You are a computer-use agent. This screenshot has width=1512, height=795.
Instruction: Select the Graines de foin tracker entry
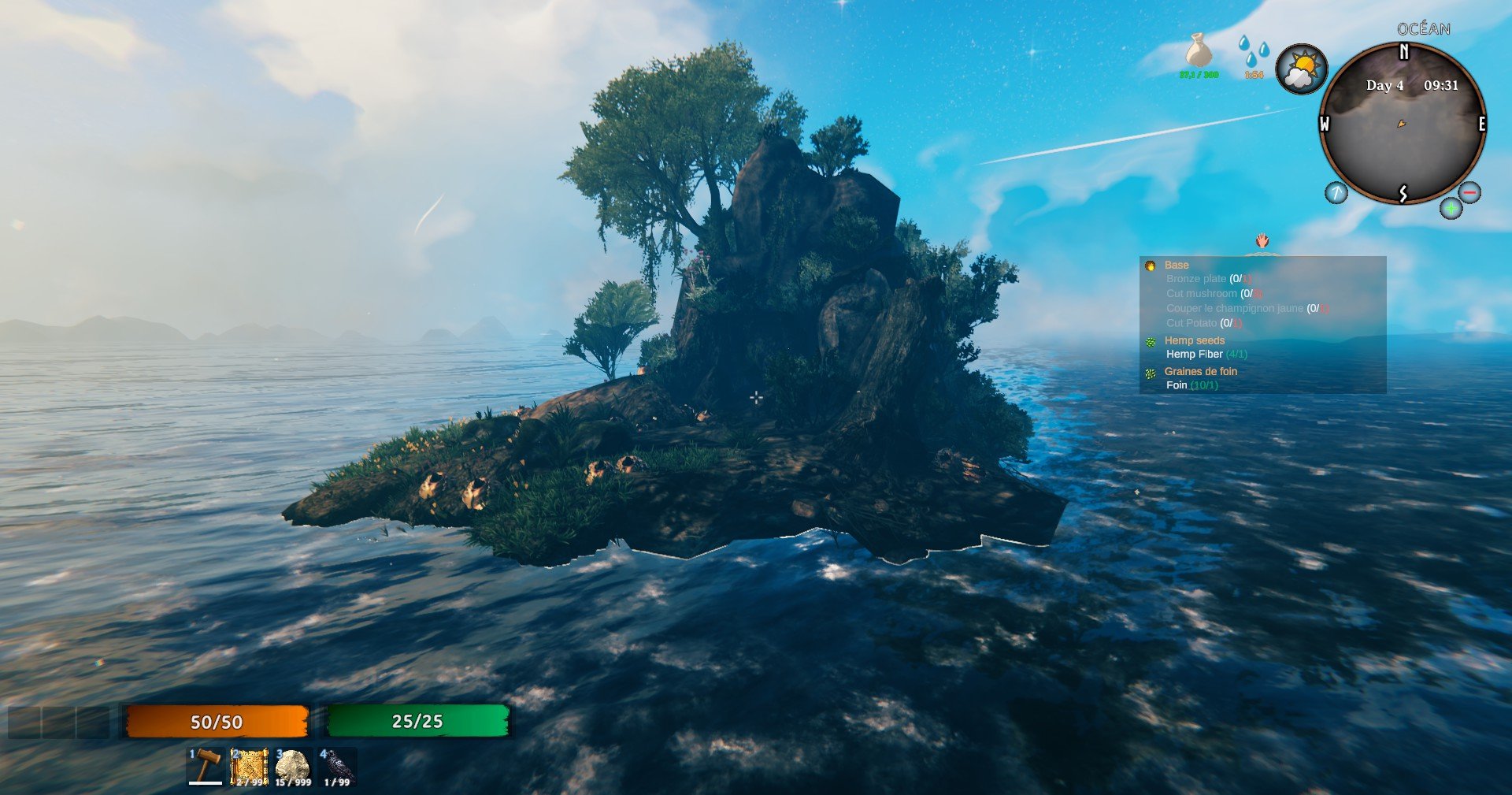point(1200,371)
